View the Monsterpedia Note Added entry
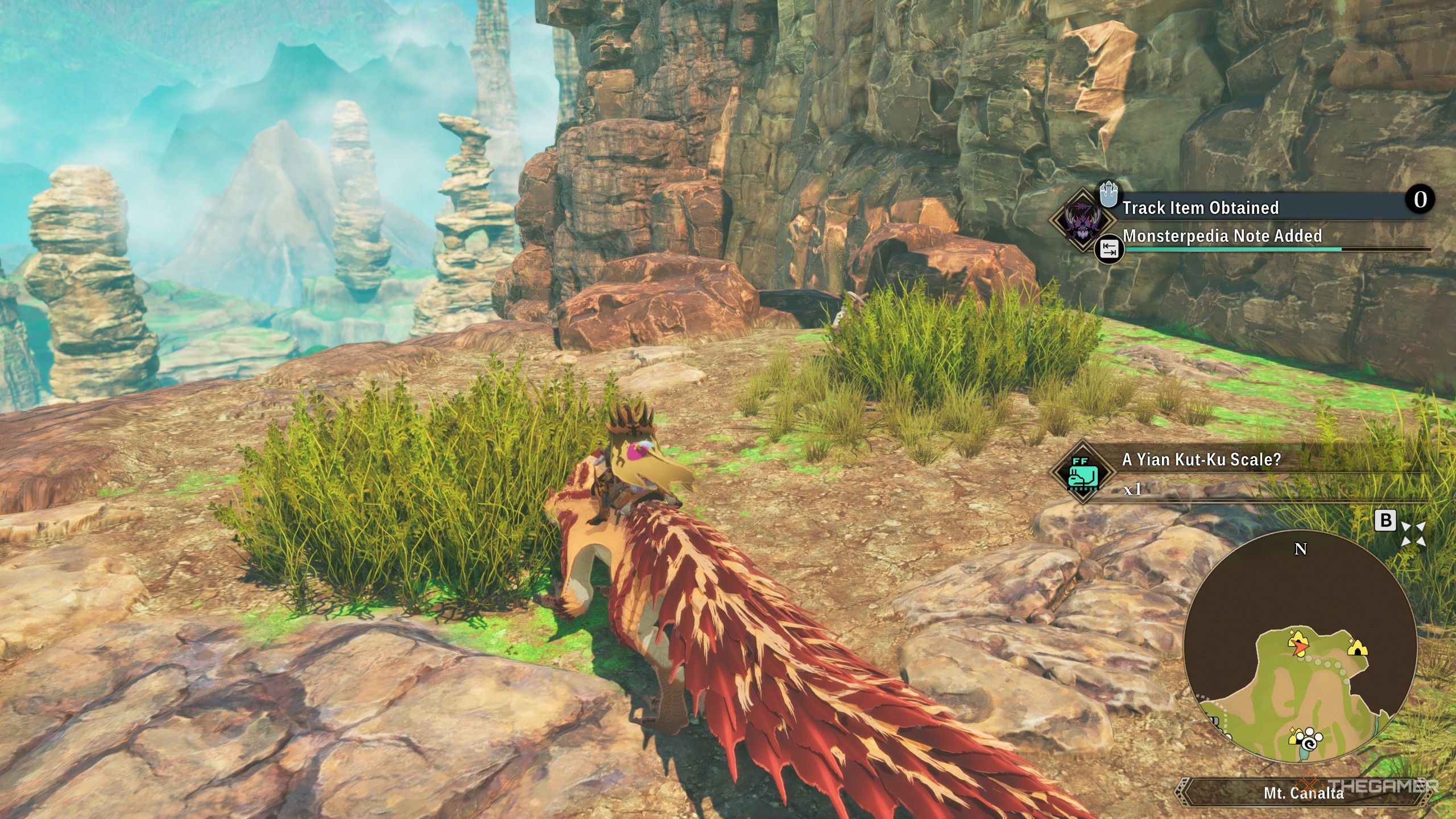 tap(1222, 236)
